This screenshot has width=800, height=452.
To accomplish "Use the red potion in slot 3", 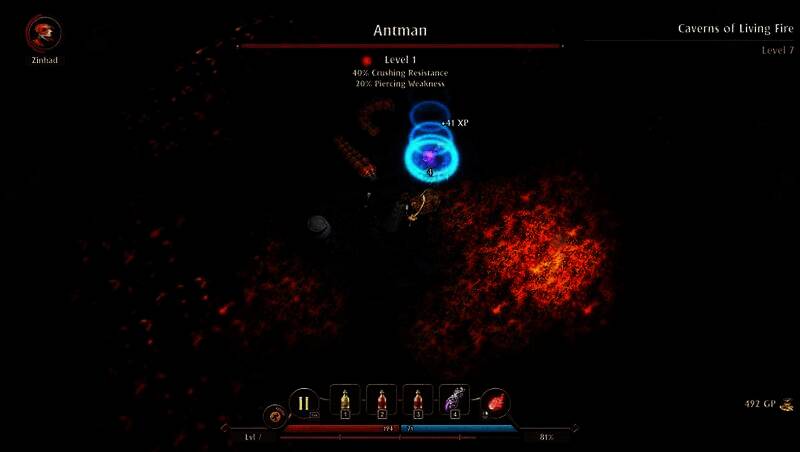I will pyautogui.click(x=417, y=401).
